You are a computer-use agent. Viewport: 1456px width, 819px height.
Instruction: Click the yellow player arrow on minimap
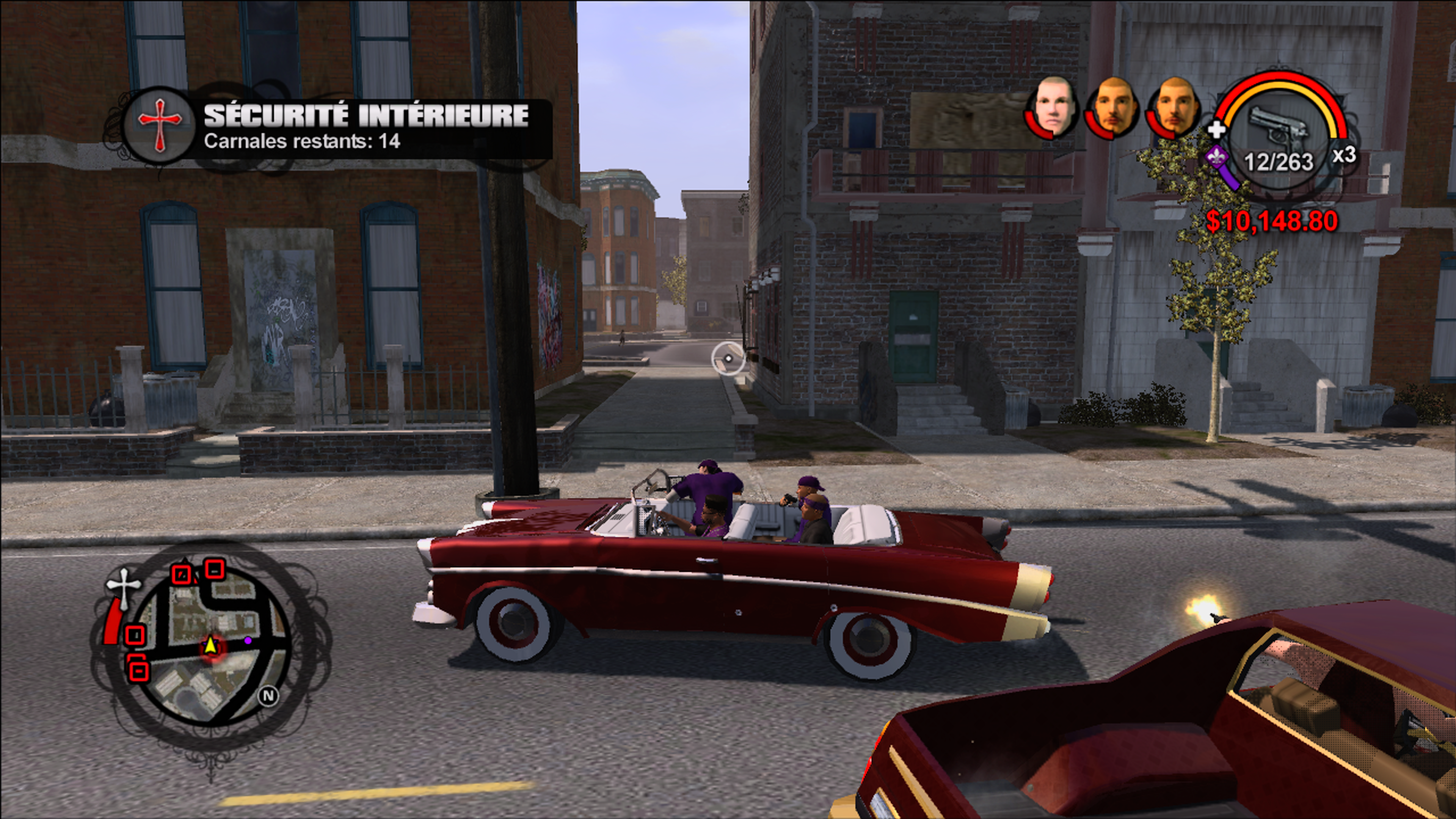tap(210, 645)
